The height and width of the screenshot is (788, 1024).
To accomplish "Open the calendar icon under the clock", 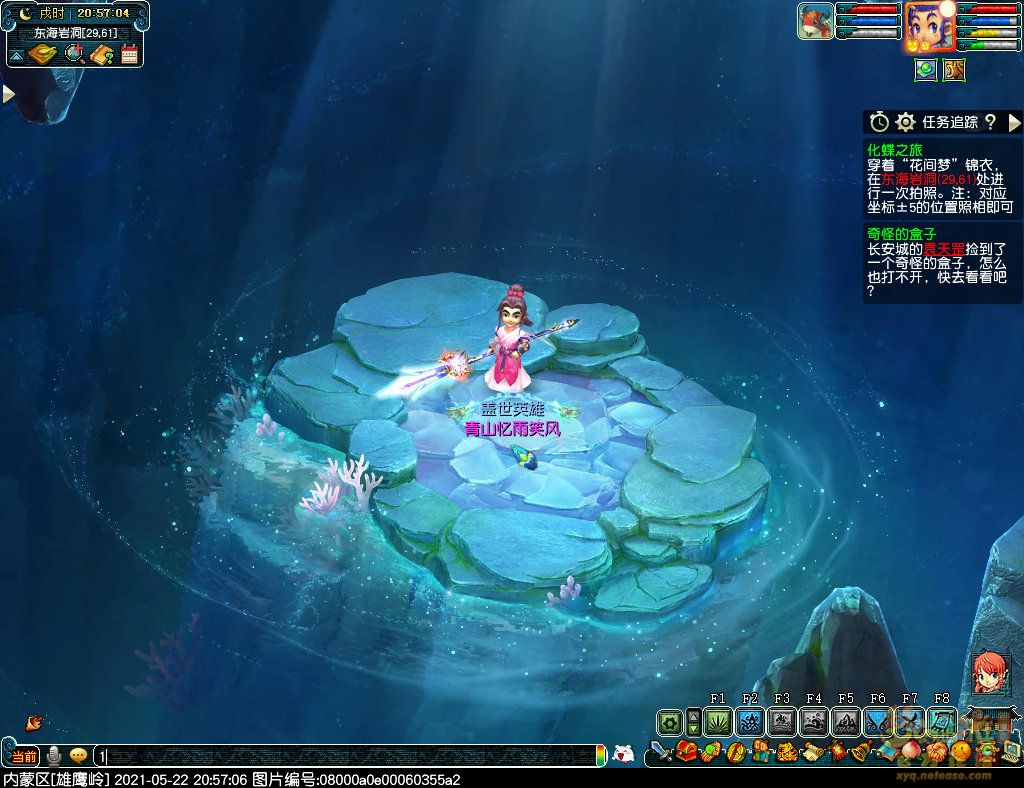I will (129, 55).
